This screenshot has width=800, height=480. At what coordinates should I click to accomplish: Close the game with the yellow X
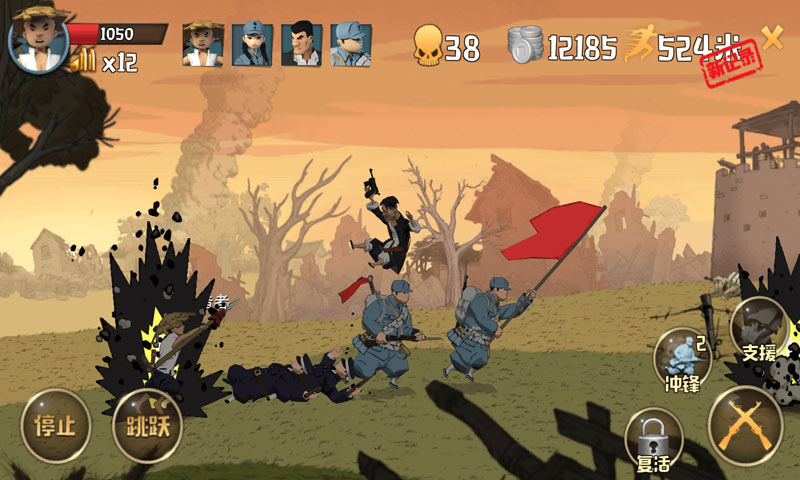(x=772, y=38)
